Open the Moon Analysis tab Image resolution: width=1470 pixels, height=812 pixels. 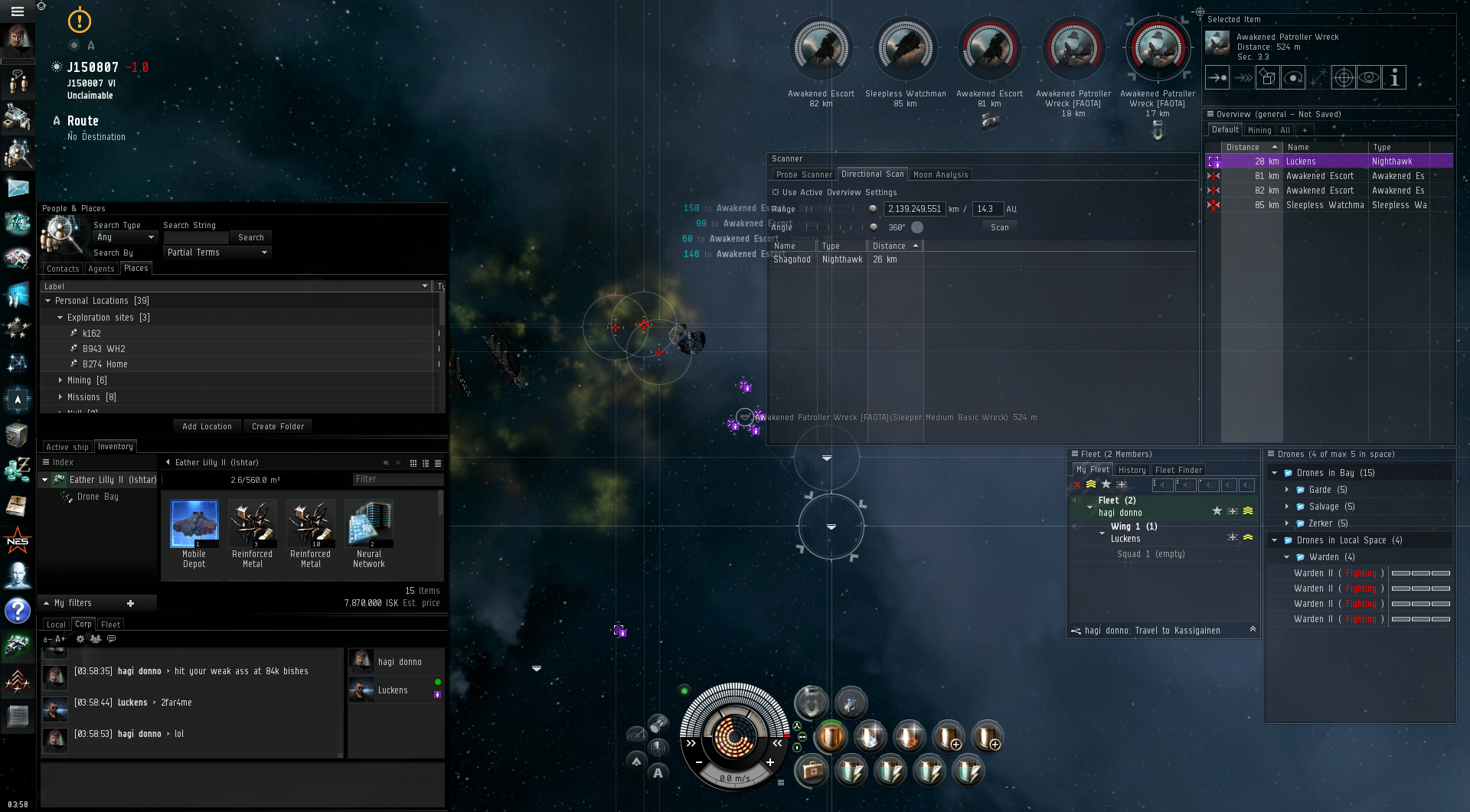940,174
